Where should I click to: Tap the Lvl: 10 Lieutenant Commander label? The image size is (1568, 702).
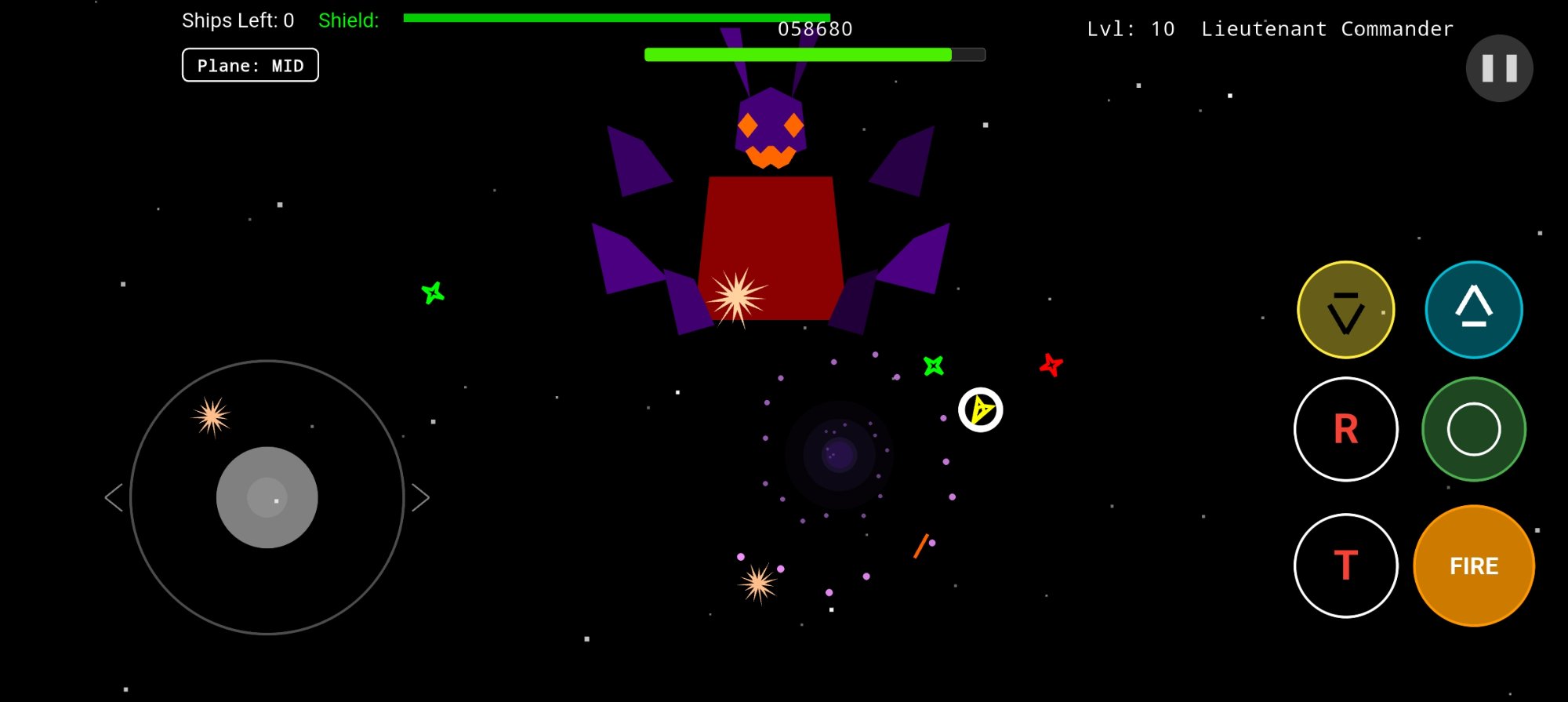click(x=1270, y=29)
